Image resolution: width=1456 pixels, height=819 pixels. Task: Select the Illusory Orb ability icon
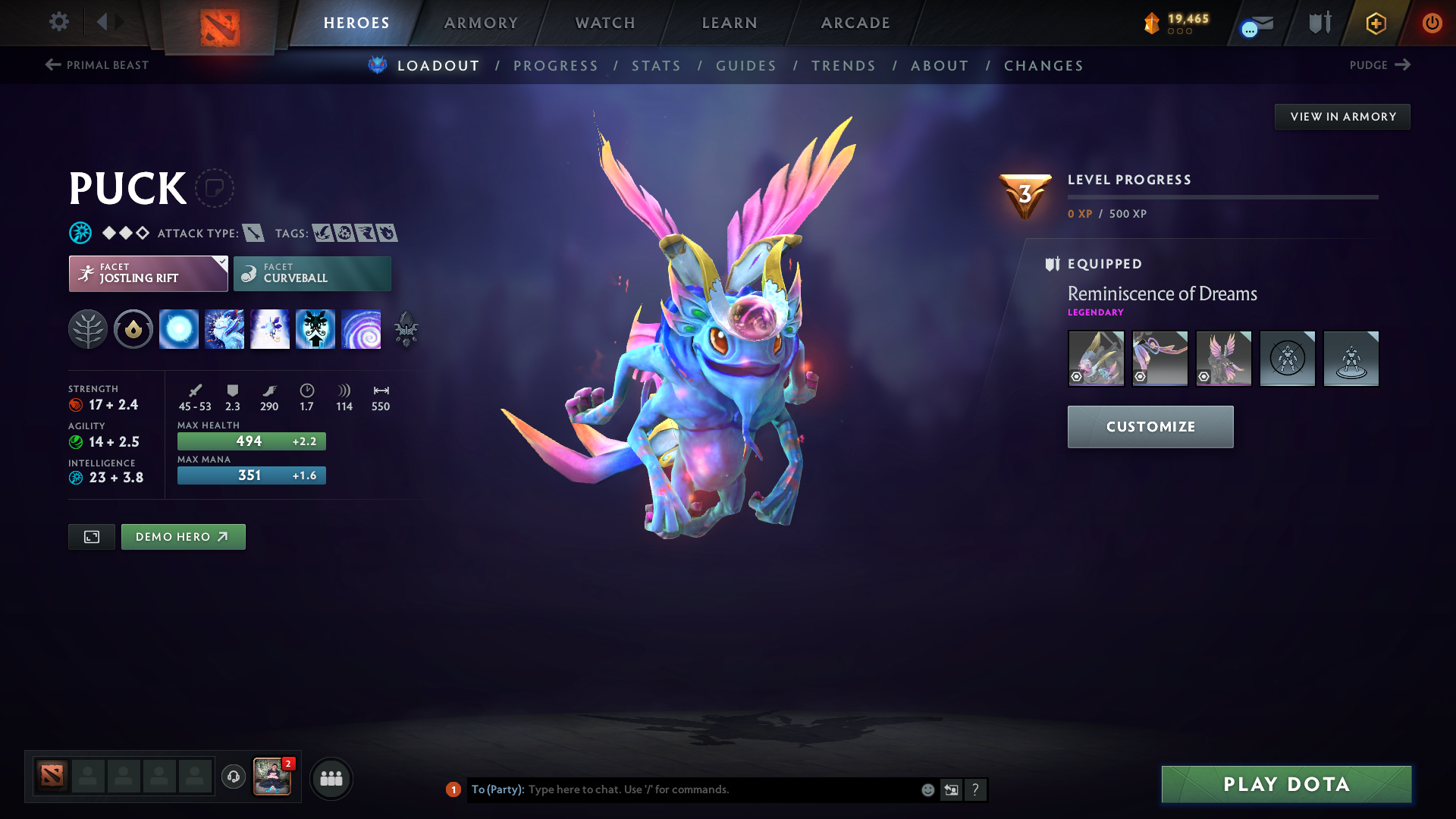point(179,328)
